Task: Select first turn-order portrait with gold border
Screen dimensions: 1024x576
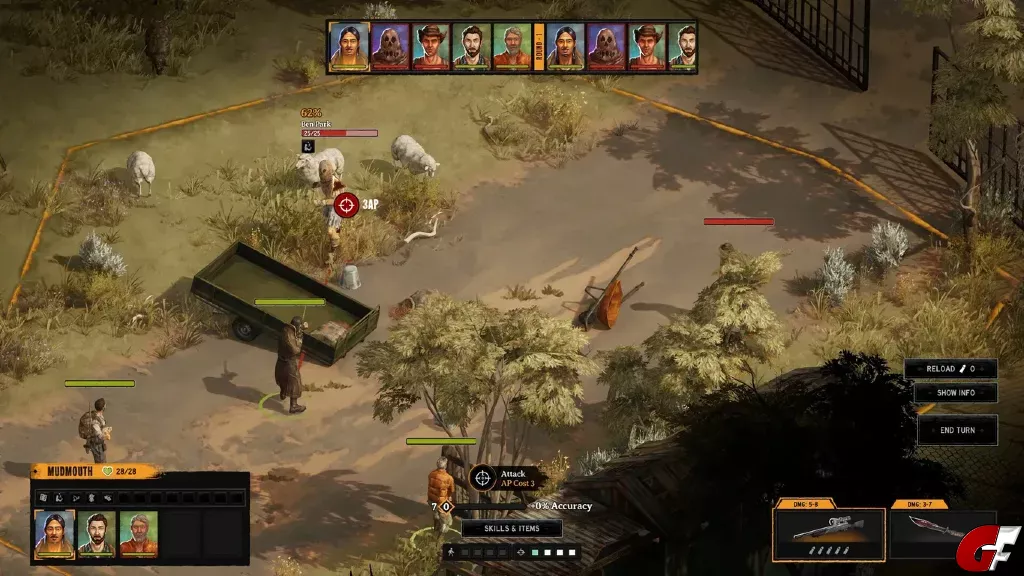Action: tap(349, 47)
